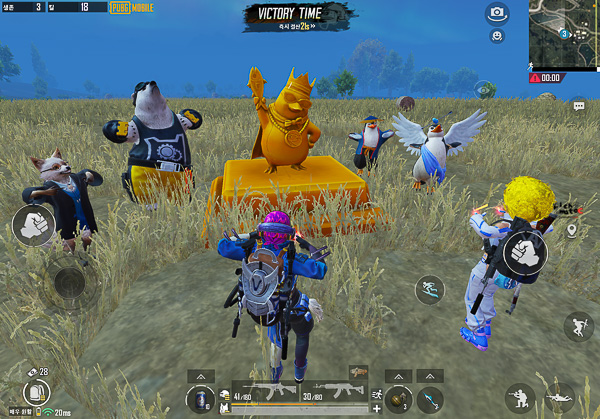Activate the slide action button

(x=430, y=290)
